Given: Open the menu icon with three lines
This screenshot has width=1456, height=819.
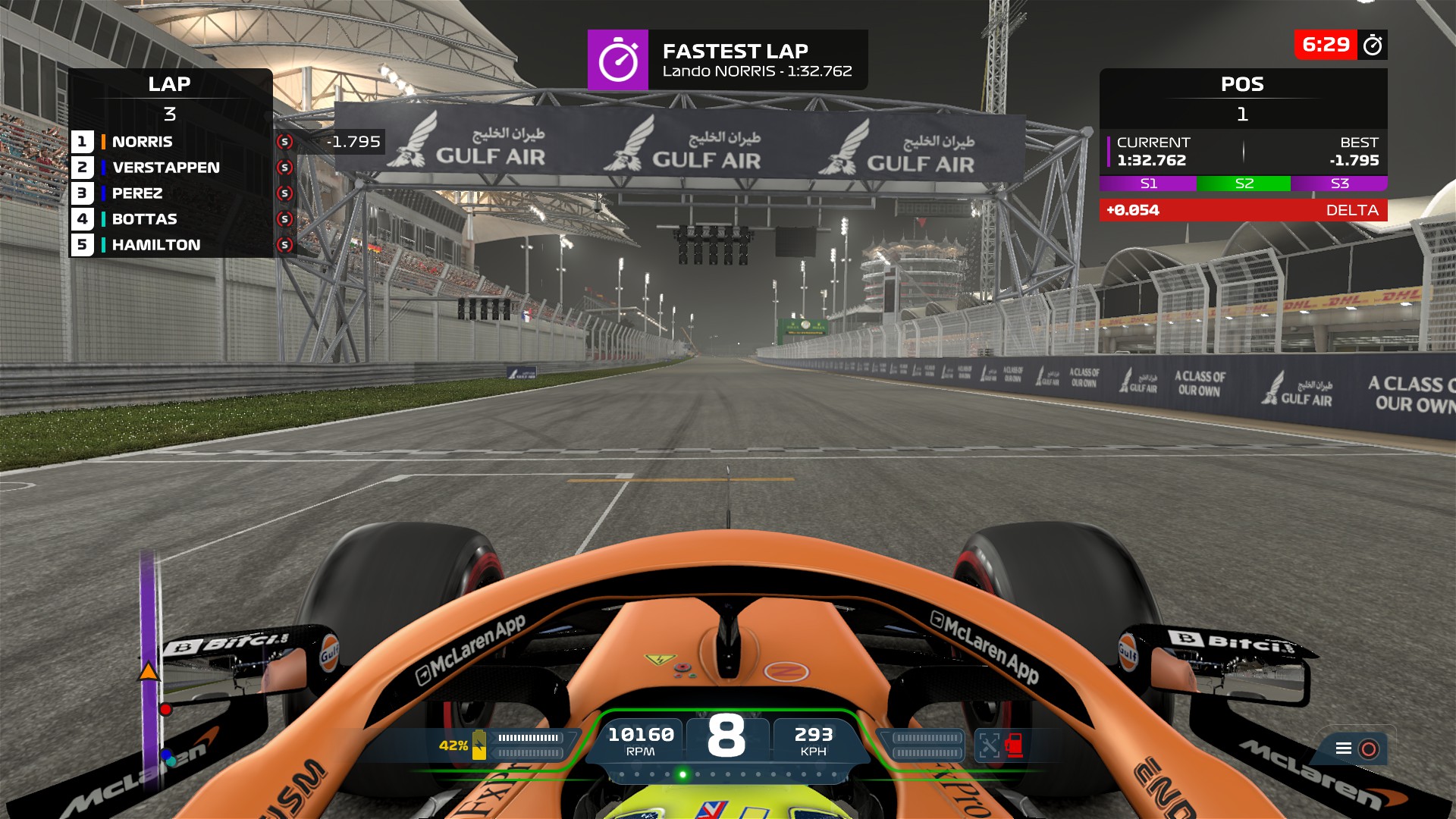Looking at the screenshot, I should [x=1344, y=748].
